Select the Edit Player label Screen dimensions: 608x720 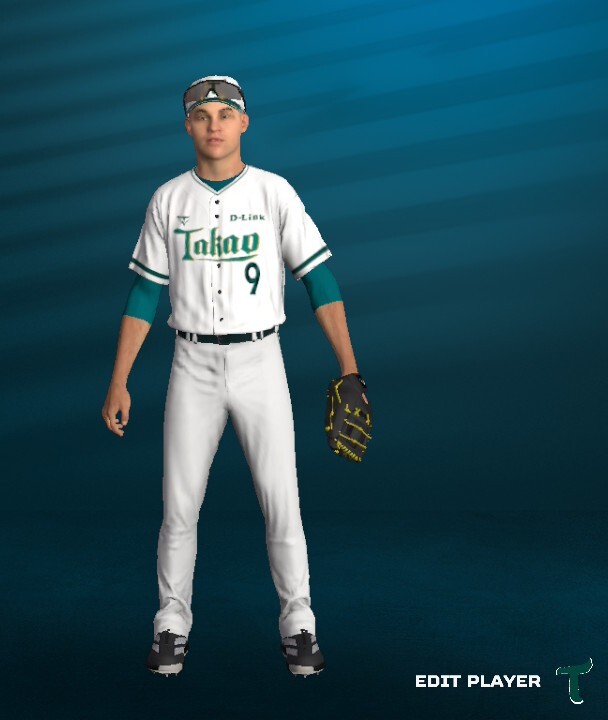coord(477,681)
